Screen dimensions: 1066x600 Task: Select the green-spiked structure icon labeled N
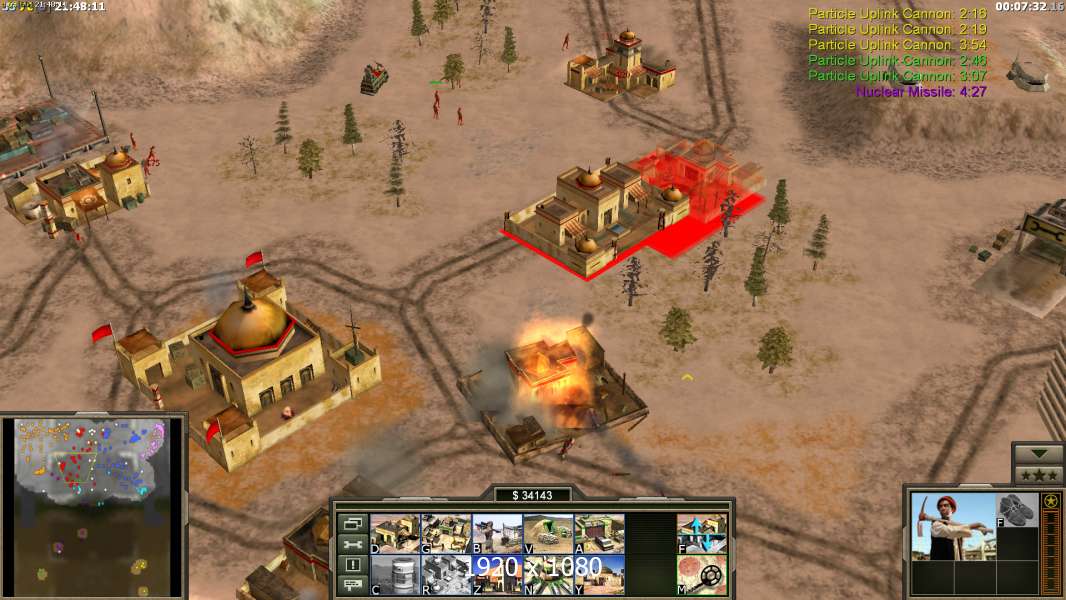[548, 574]
